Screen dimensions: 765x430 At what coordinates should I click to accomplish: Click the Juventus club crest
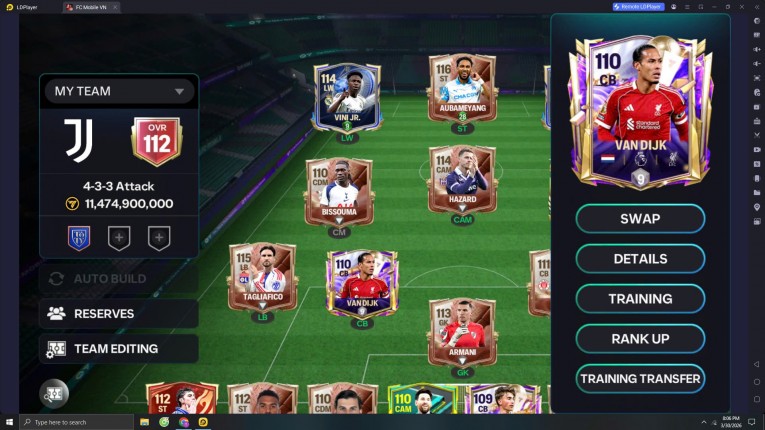tap(78, 141)
